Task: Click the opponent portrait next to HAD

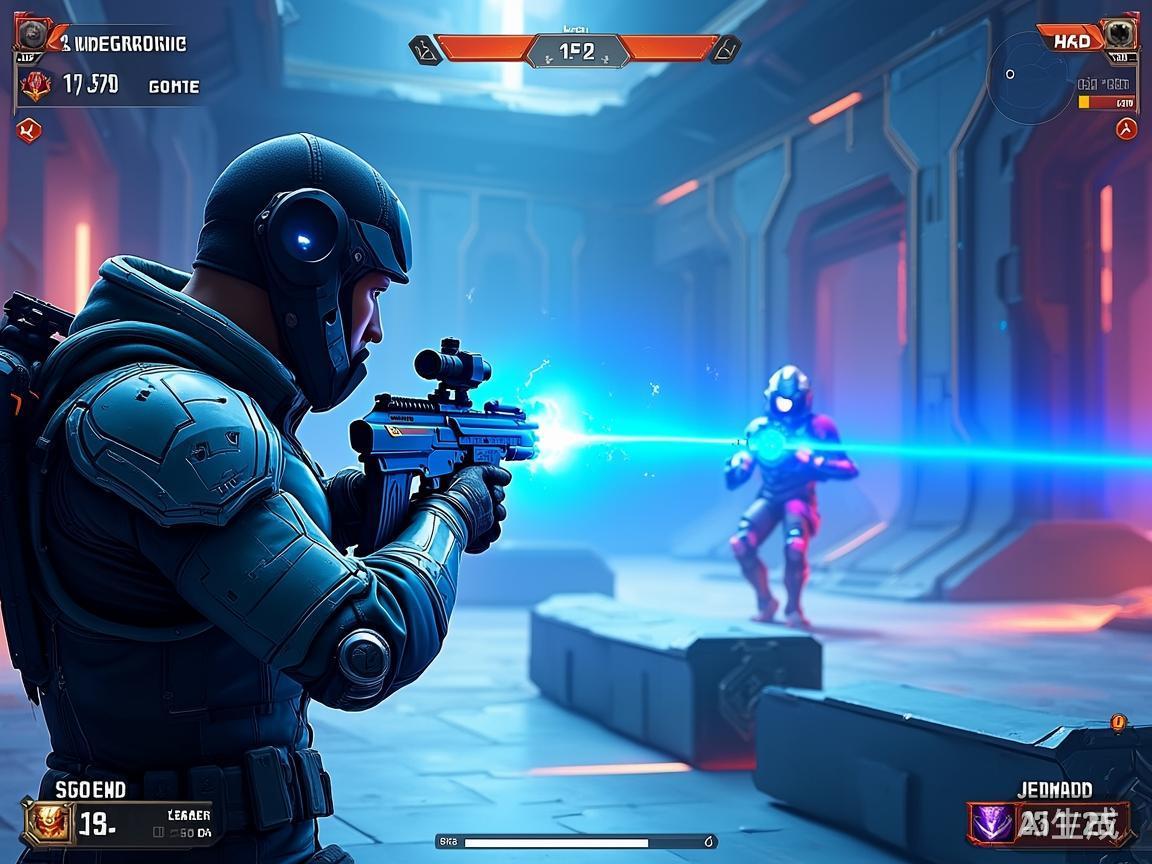Action: 1119,34
